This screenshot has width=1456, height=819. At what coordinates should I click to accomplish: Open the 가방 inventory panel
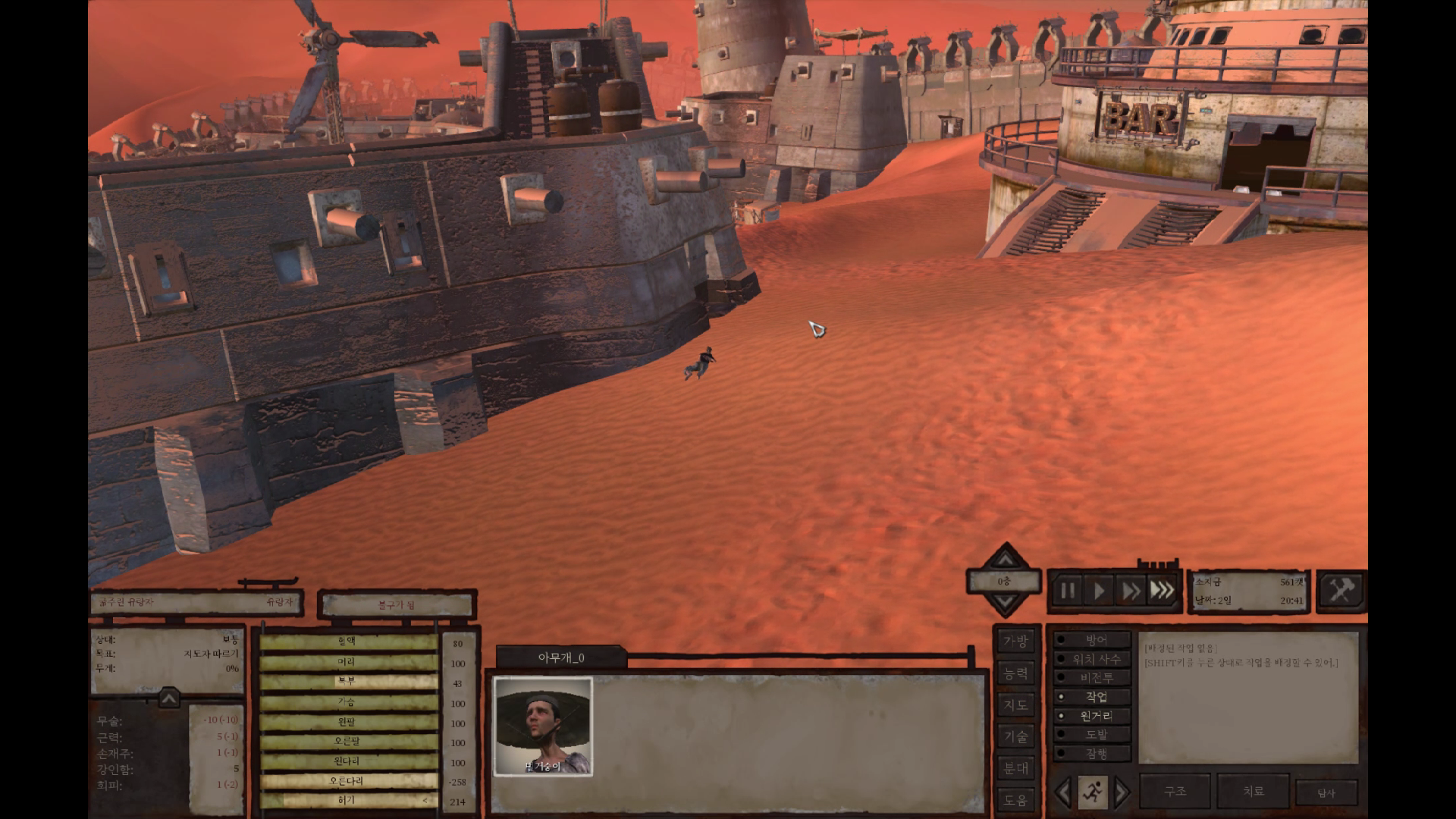[x=1015, y=642]
